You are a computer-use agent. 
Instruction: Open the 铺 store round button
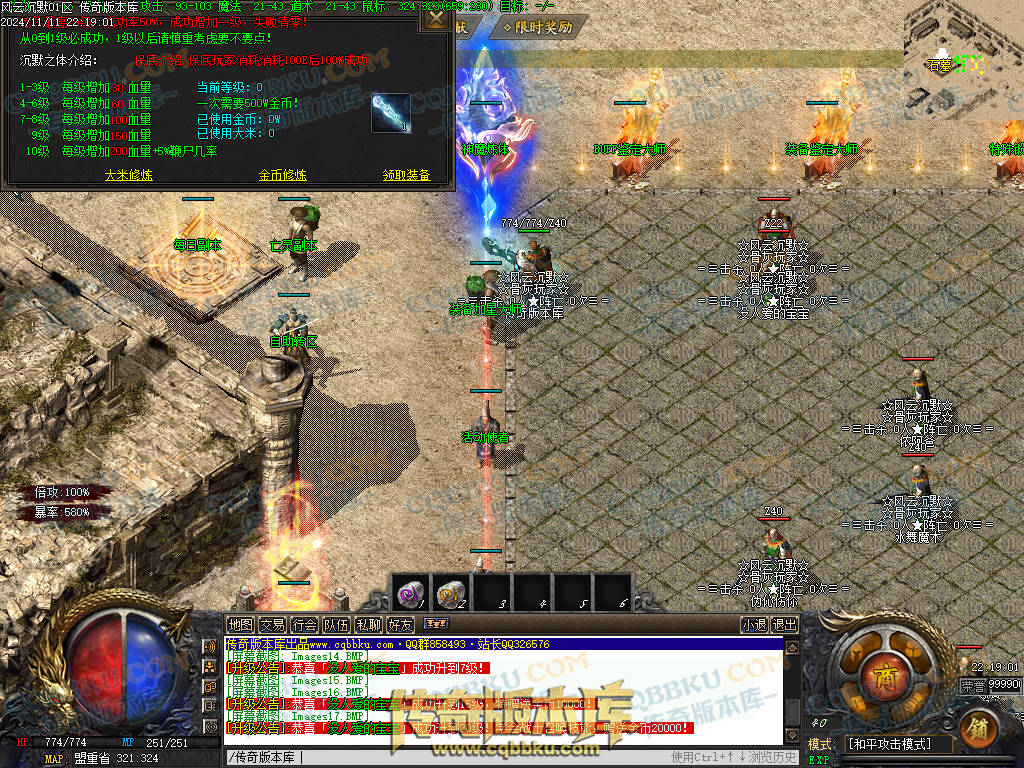coord(979,729)
